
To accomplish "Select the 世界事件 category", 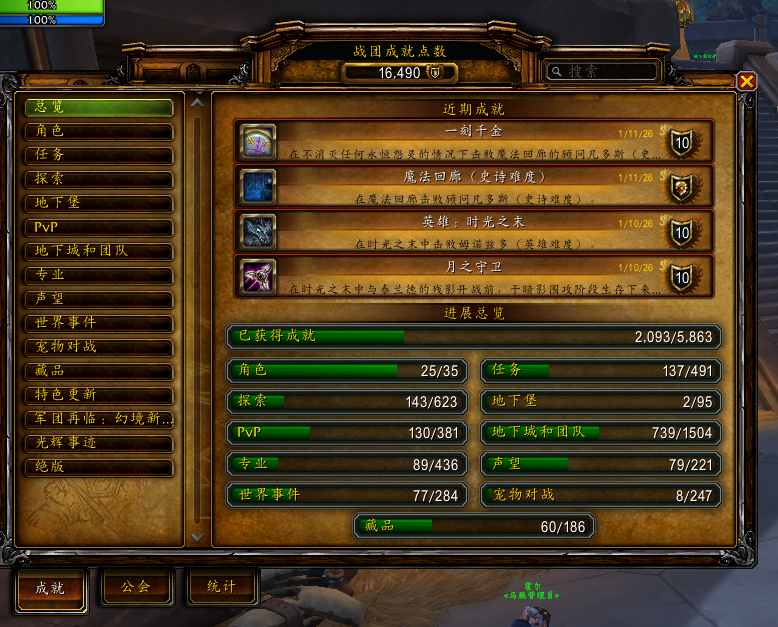I will (99, 323).
